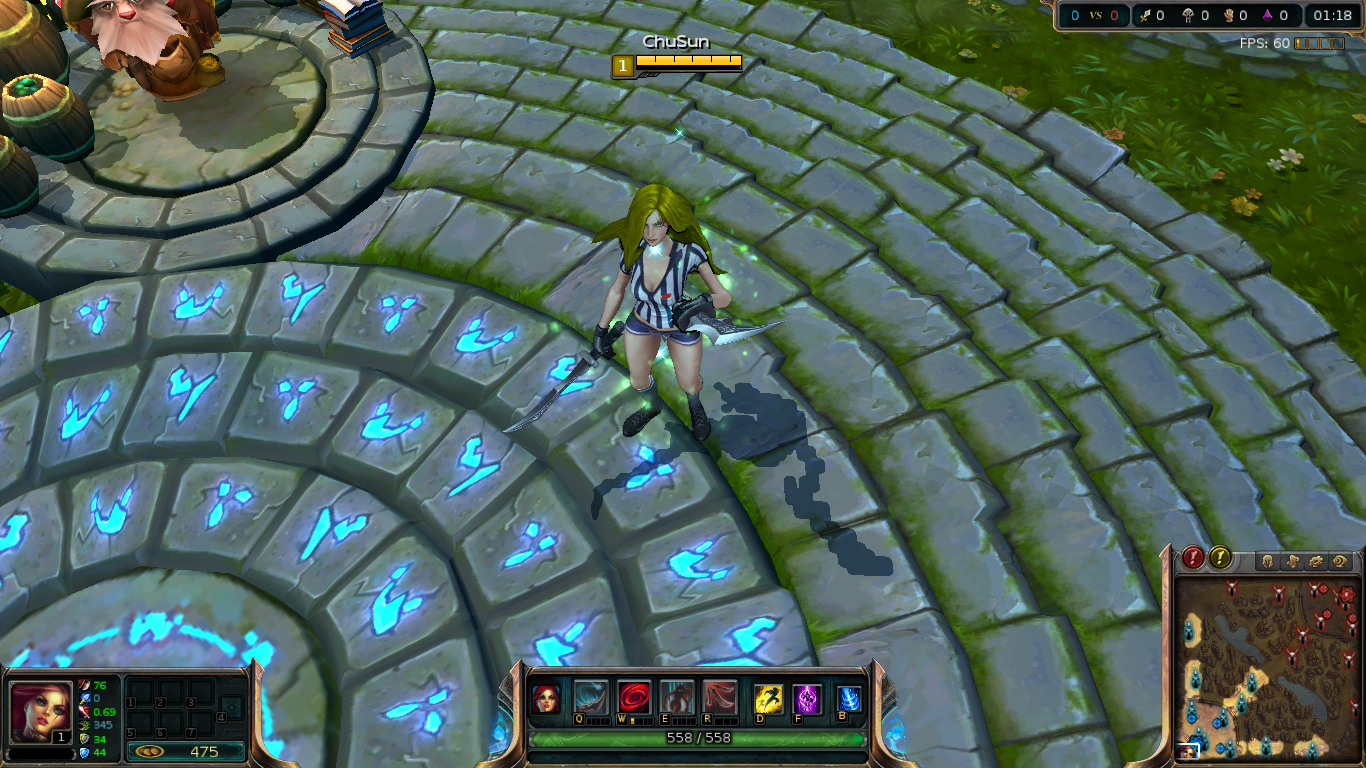
Task: Click the yellow alert ping button
Action: 1219,558
